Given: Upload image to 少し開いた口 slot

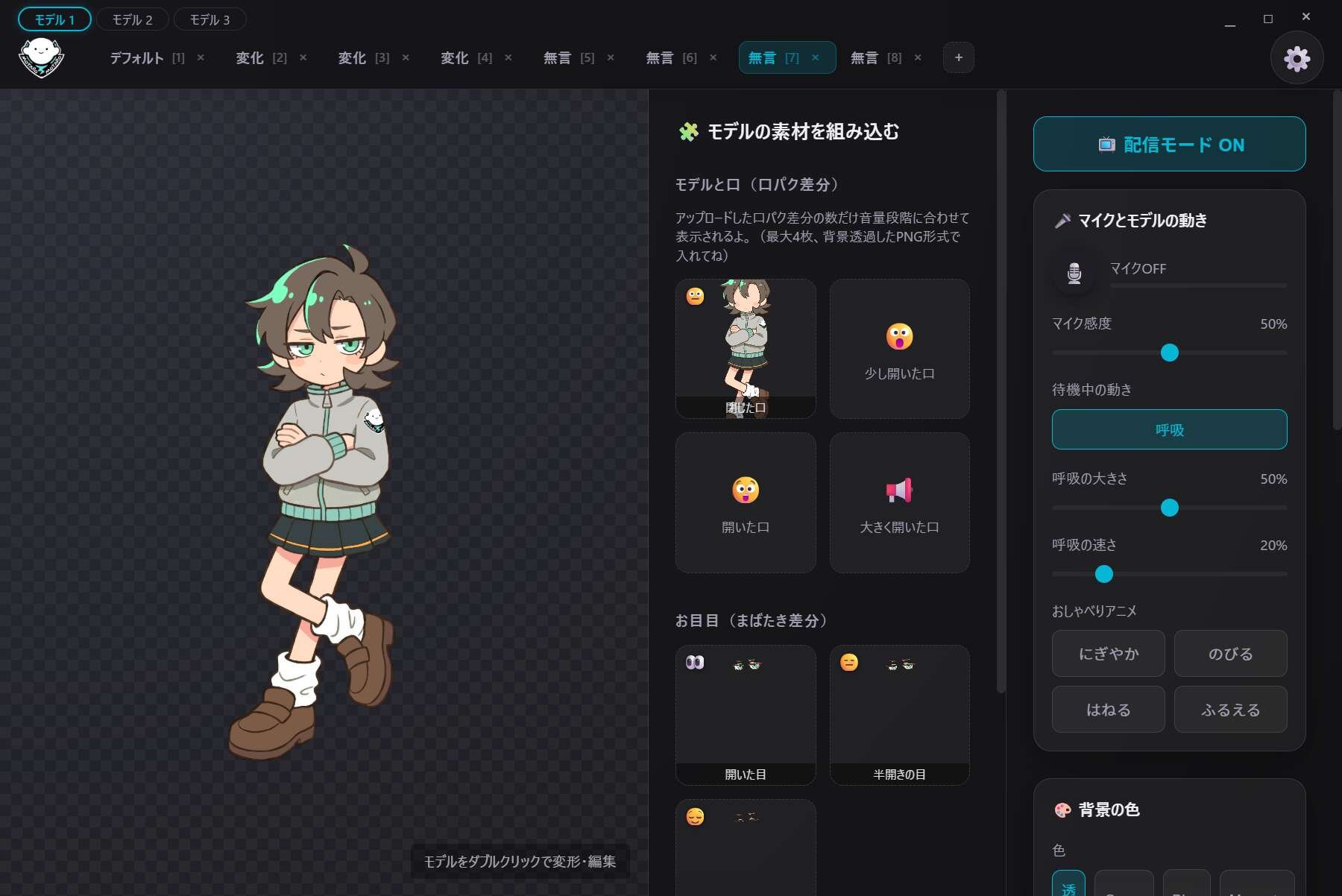Looking at the screenshot, I should [899, 349].
